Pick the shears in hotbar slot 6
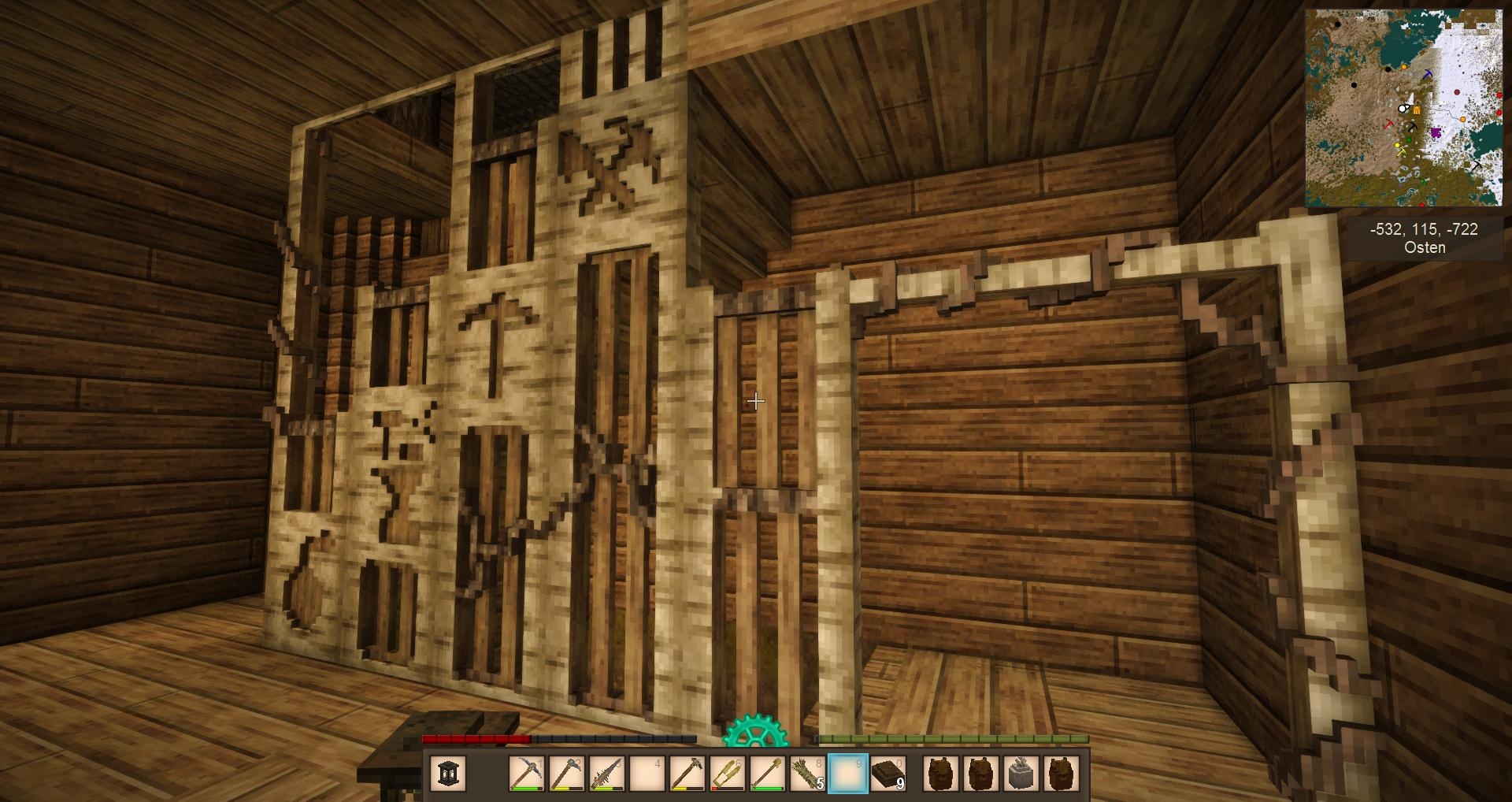Viewport: 1512px width, 802px height. (x=727, y=773)
